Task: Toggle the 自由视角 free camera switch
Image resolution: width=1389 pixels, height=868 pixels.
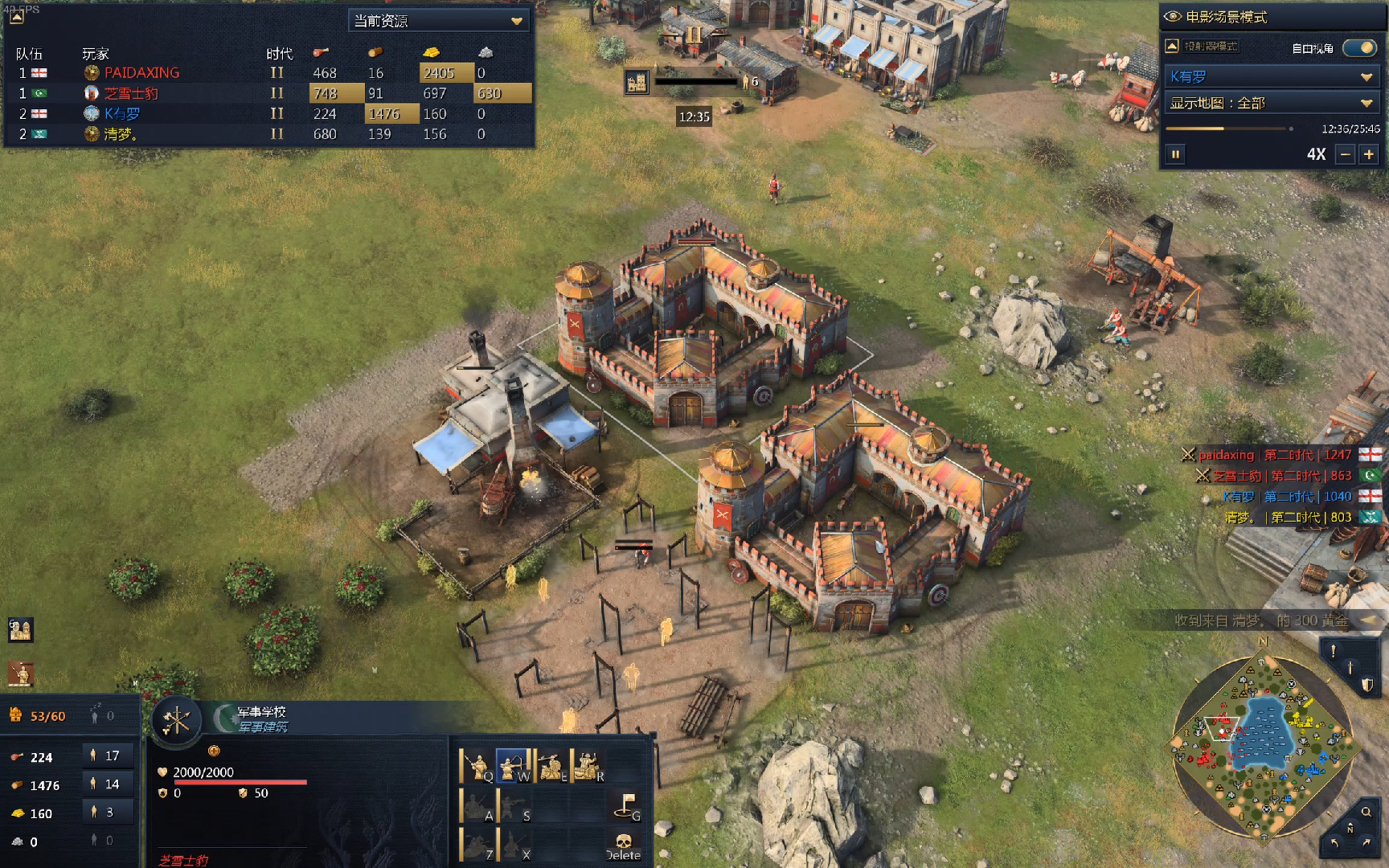Action: click(x=1359, y=48)
